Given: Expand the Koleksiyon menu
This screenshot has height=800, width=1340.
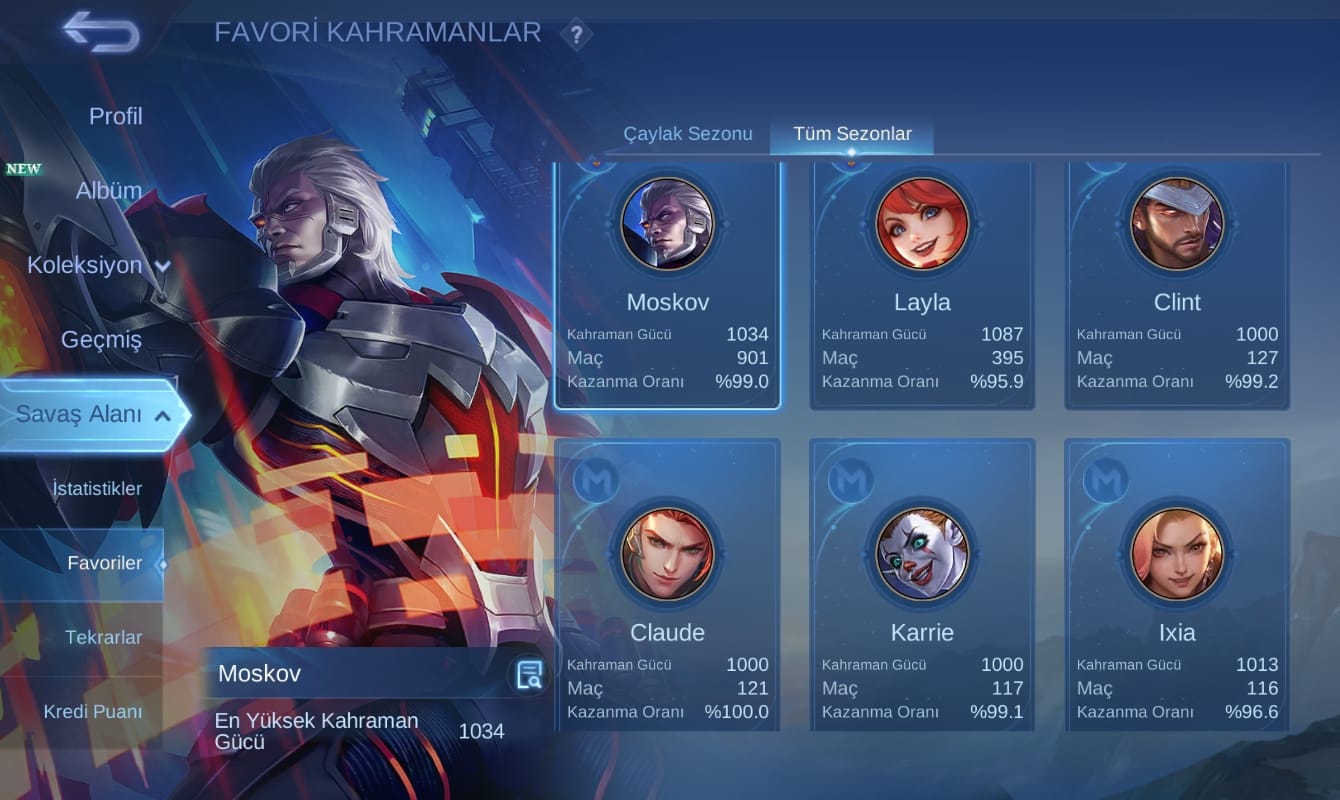Looking at the screenshot, I should point(98,265).
